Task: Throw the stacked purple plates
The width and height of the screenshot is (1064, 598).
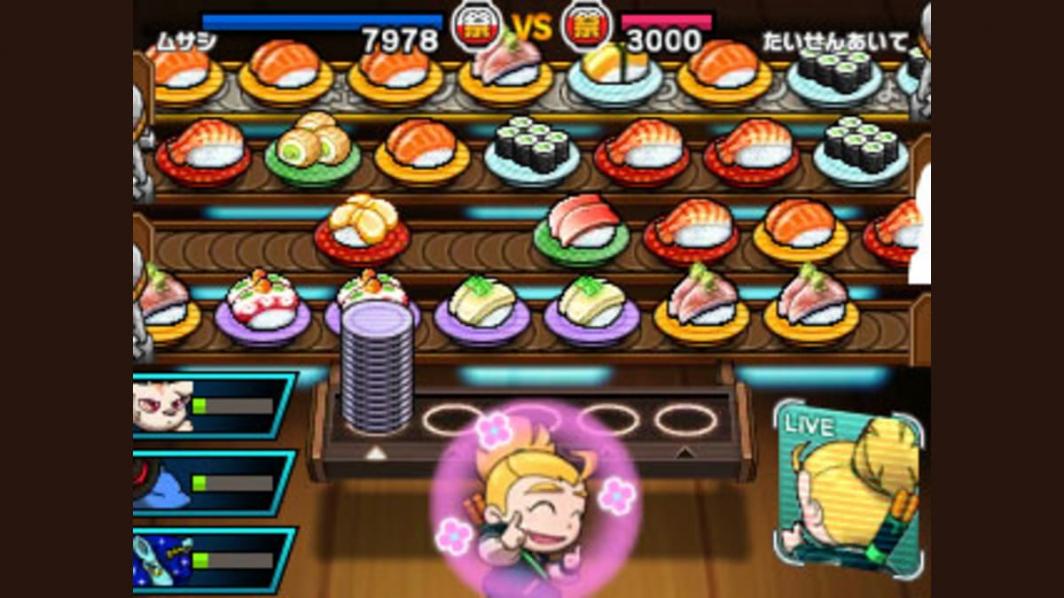Action: pos(376,366)
